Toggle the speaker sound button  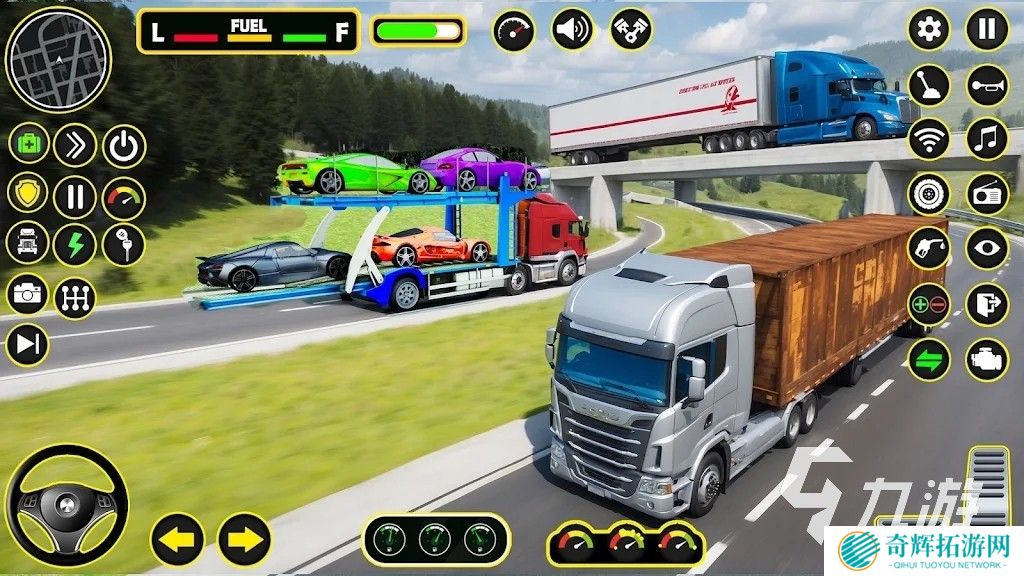pos(573,30)
